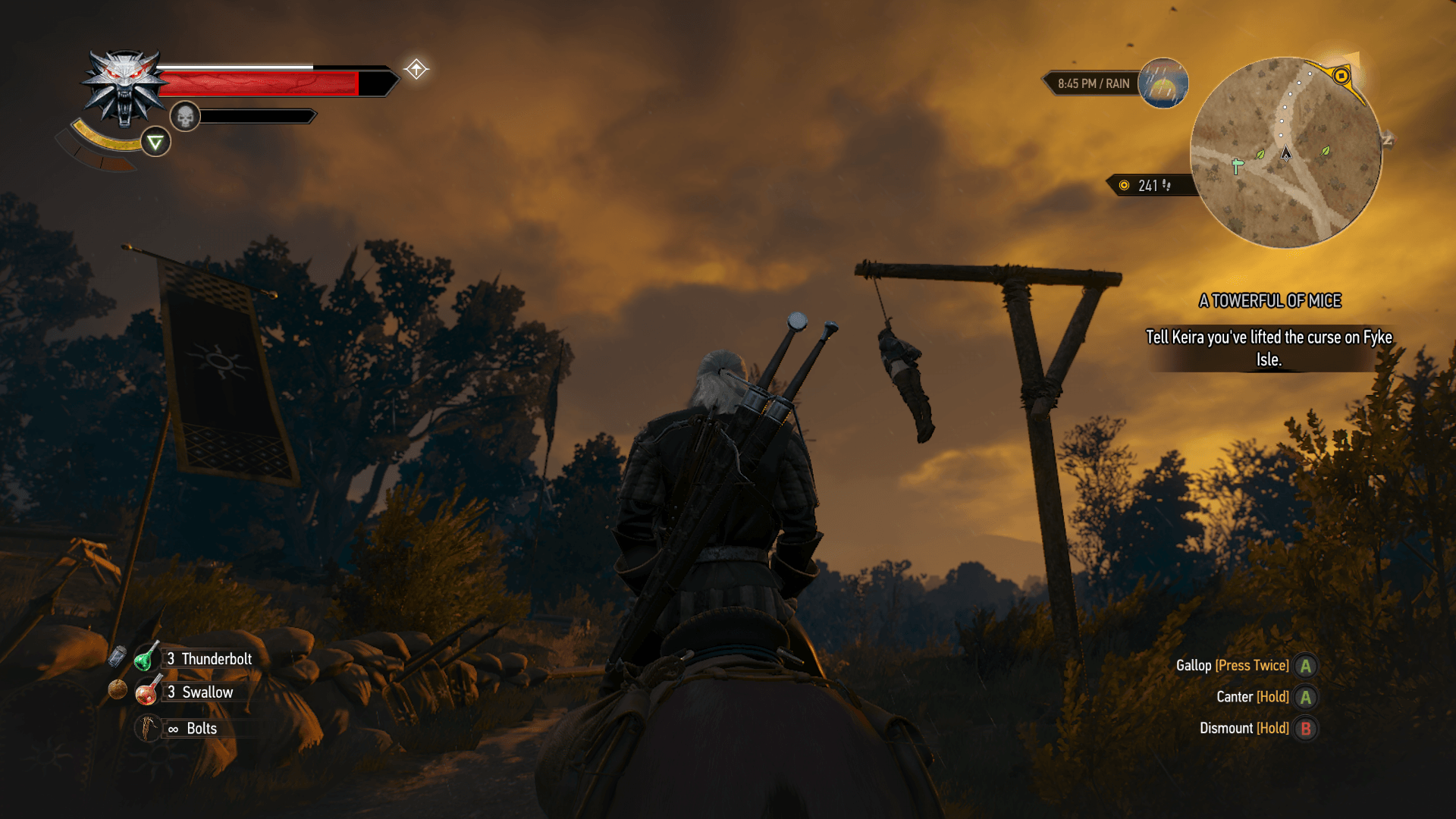
Task: Open the A Towerful of Mice quest tracker
Action: pos(1269,301)
